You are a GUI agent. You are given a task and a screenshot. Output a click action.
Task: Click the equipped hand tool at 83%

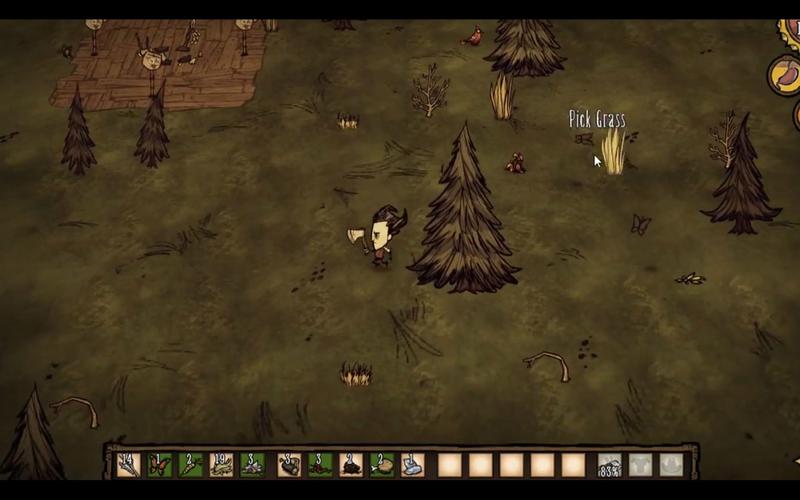609,464
